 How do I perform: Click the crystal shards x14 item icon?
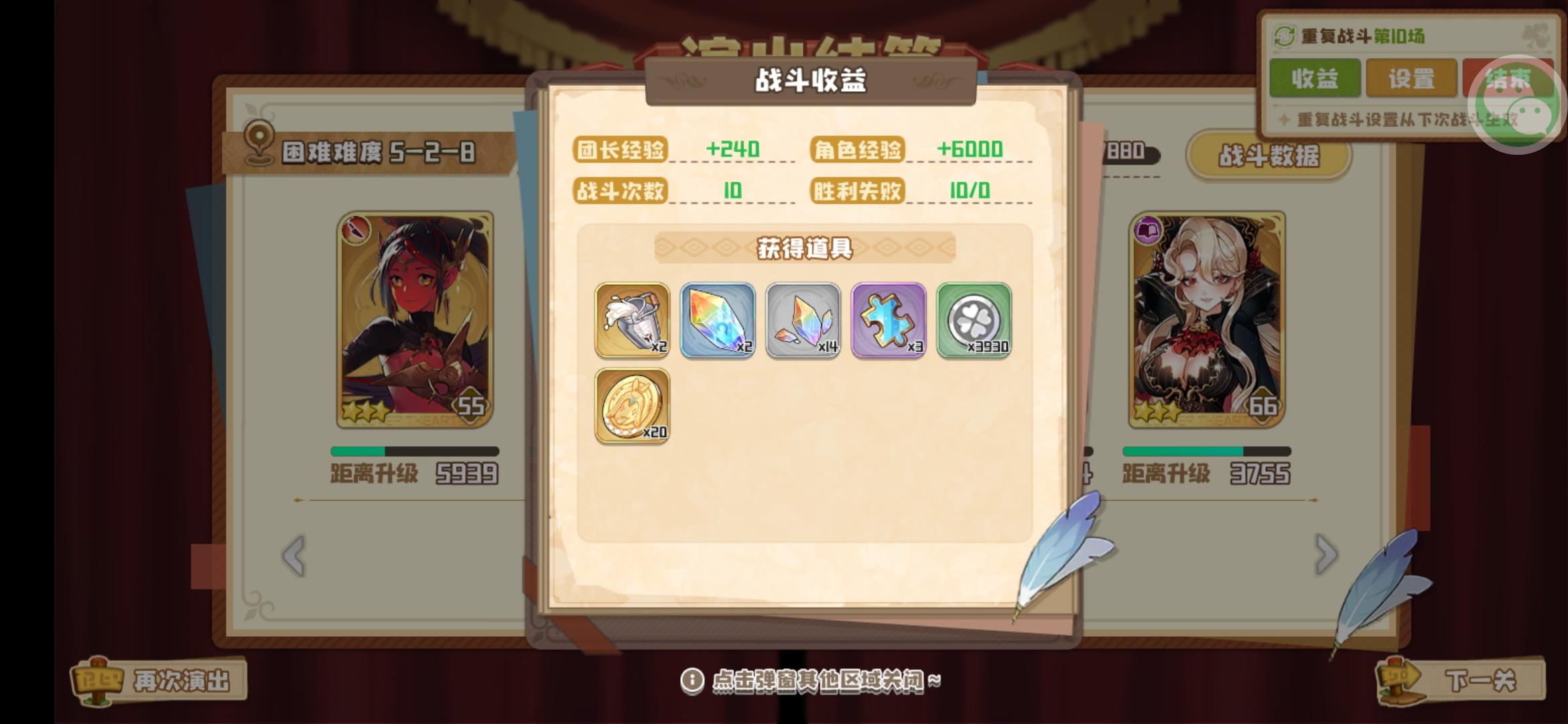pos(804,322)
